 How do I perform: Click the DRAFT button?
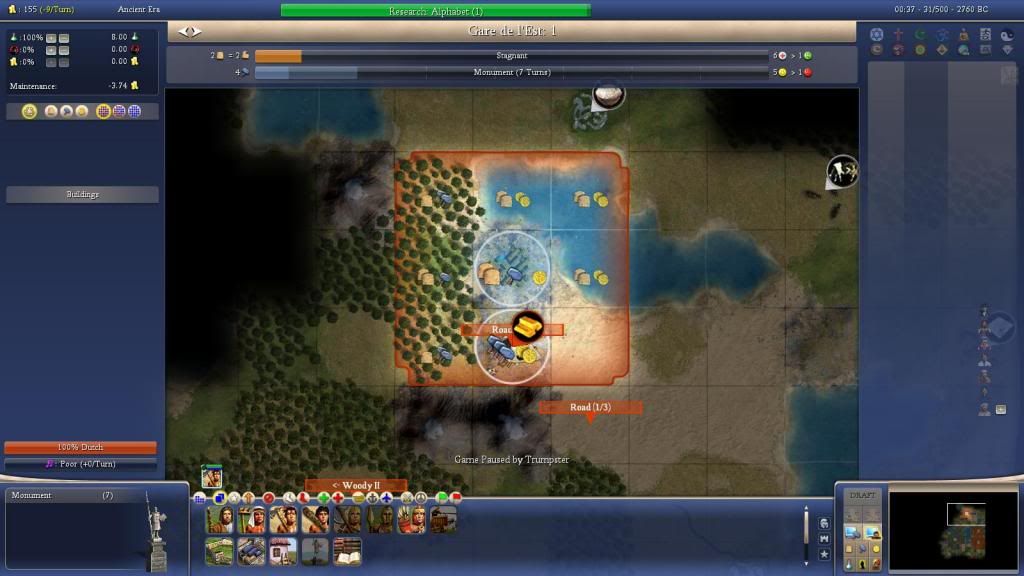[861, 496]
